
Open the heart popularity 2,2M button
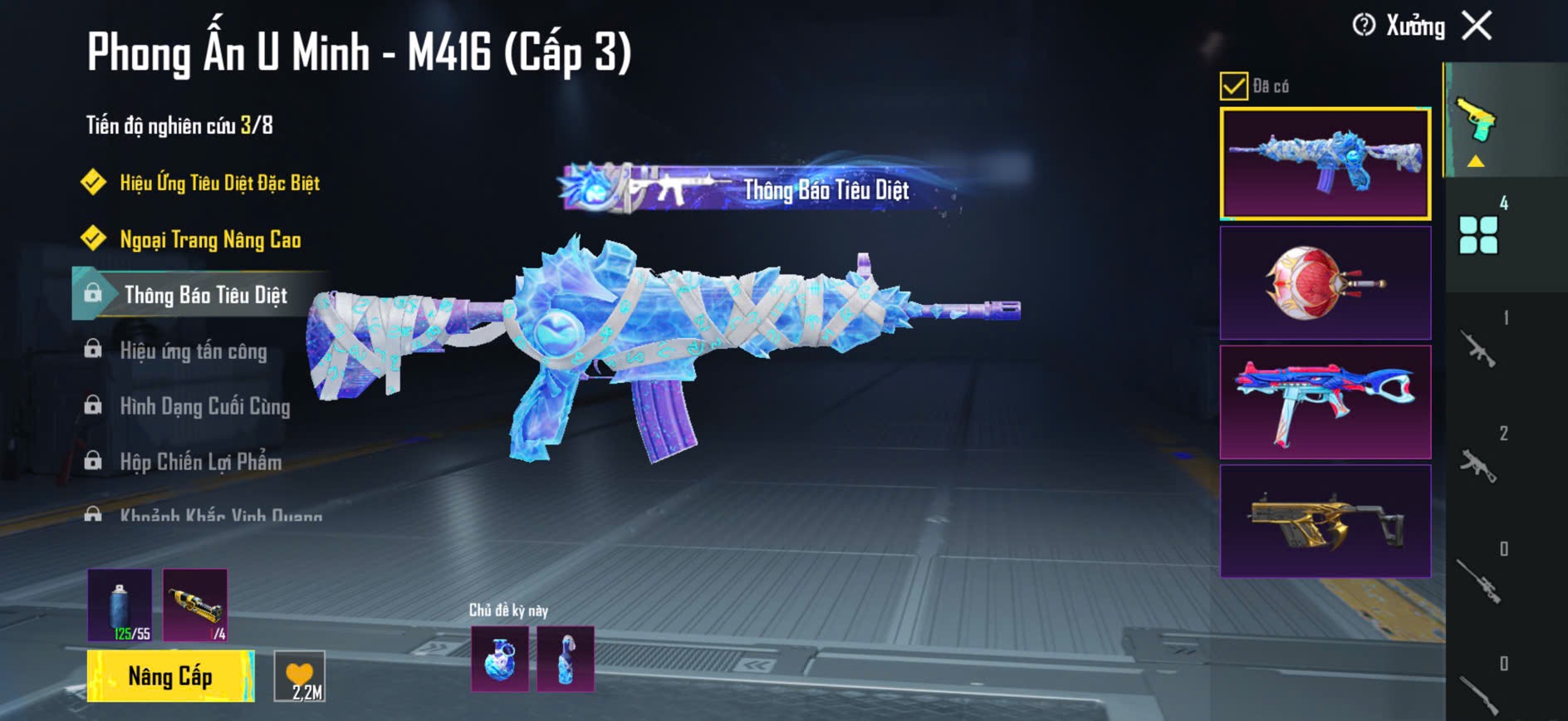[300, 677]
